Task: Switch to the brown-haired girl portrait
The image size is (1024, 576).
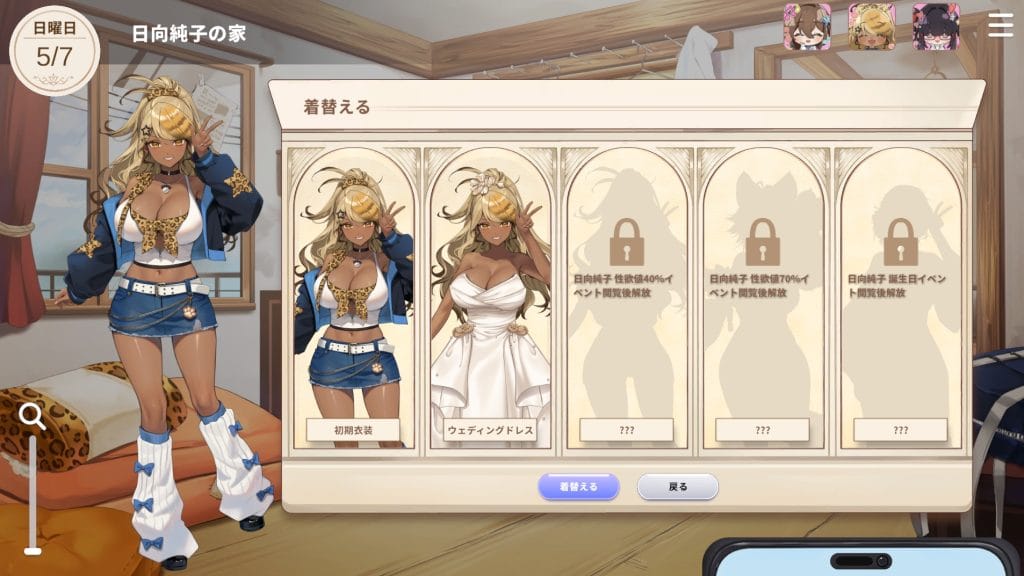Action: tap(807, 27)
